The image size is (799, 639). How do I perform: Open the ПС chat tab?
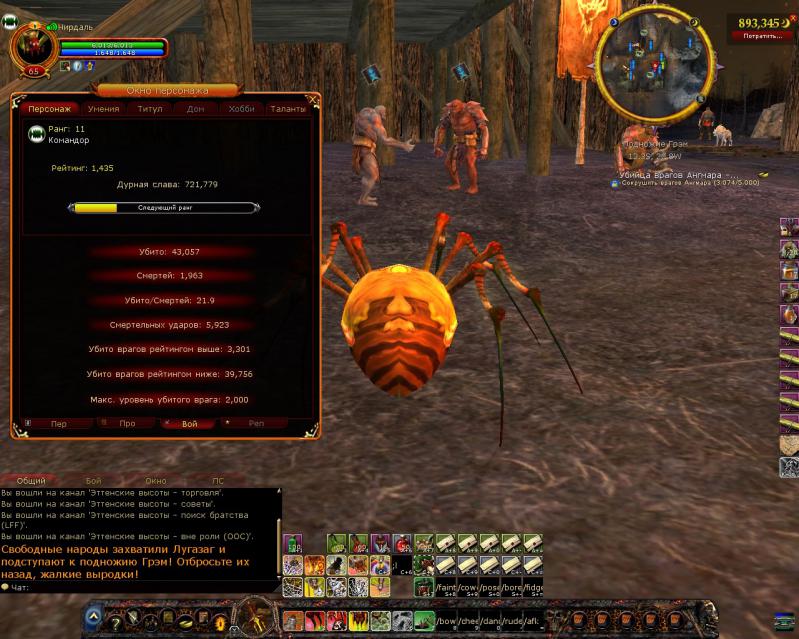point(218,481)
